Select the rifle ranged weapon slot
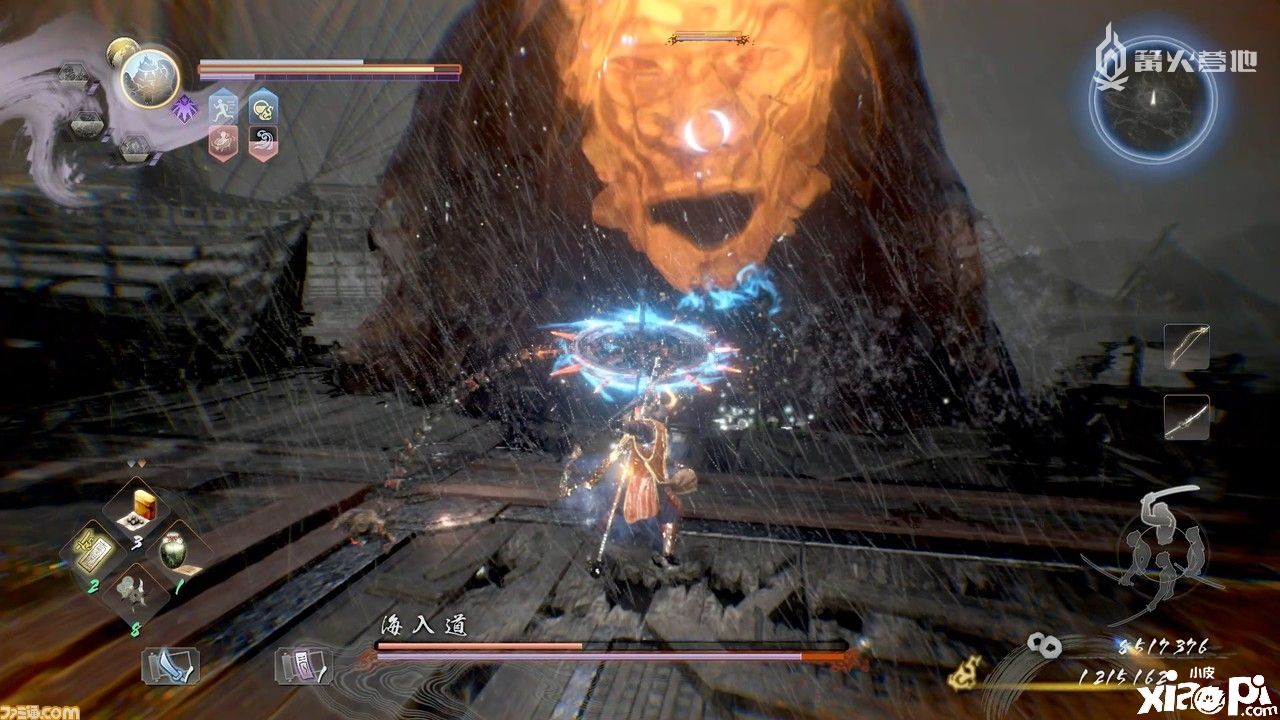 pos(1187,417)
